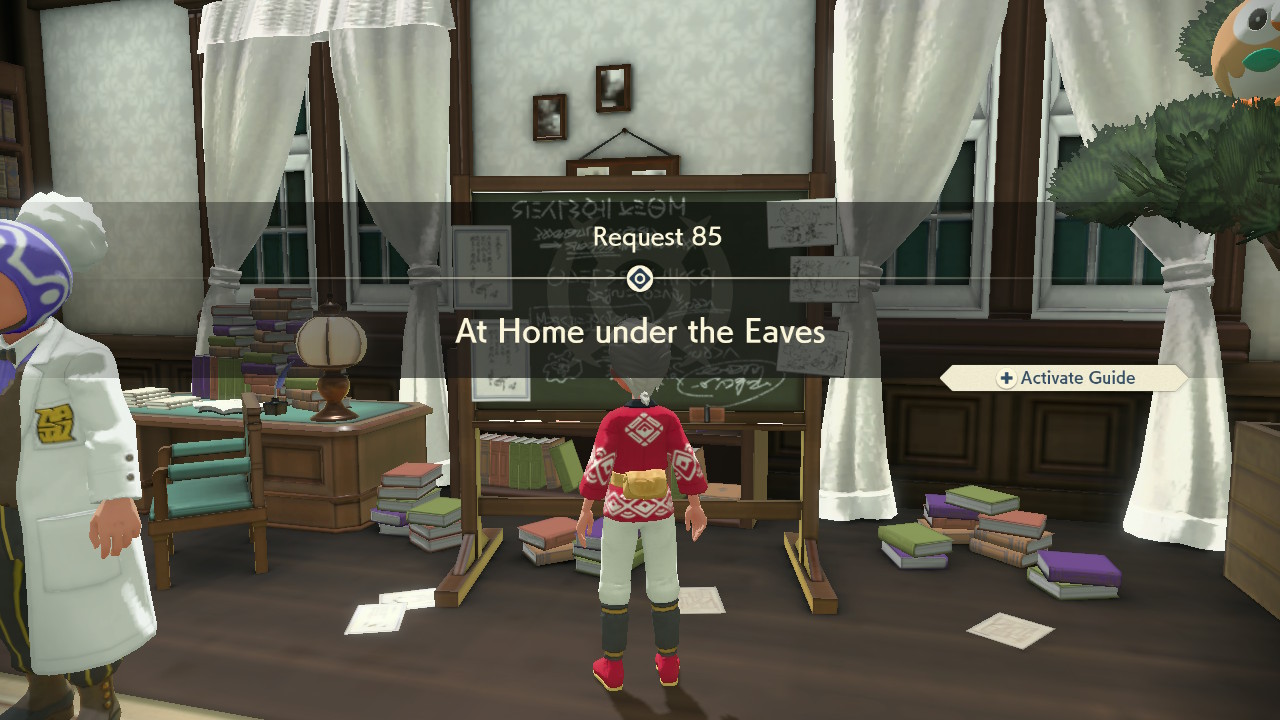Click the At Home under the Eaves heading
This screenshot has height=720, width=1280.
(x=641, y=331)
